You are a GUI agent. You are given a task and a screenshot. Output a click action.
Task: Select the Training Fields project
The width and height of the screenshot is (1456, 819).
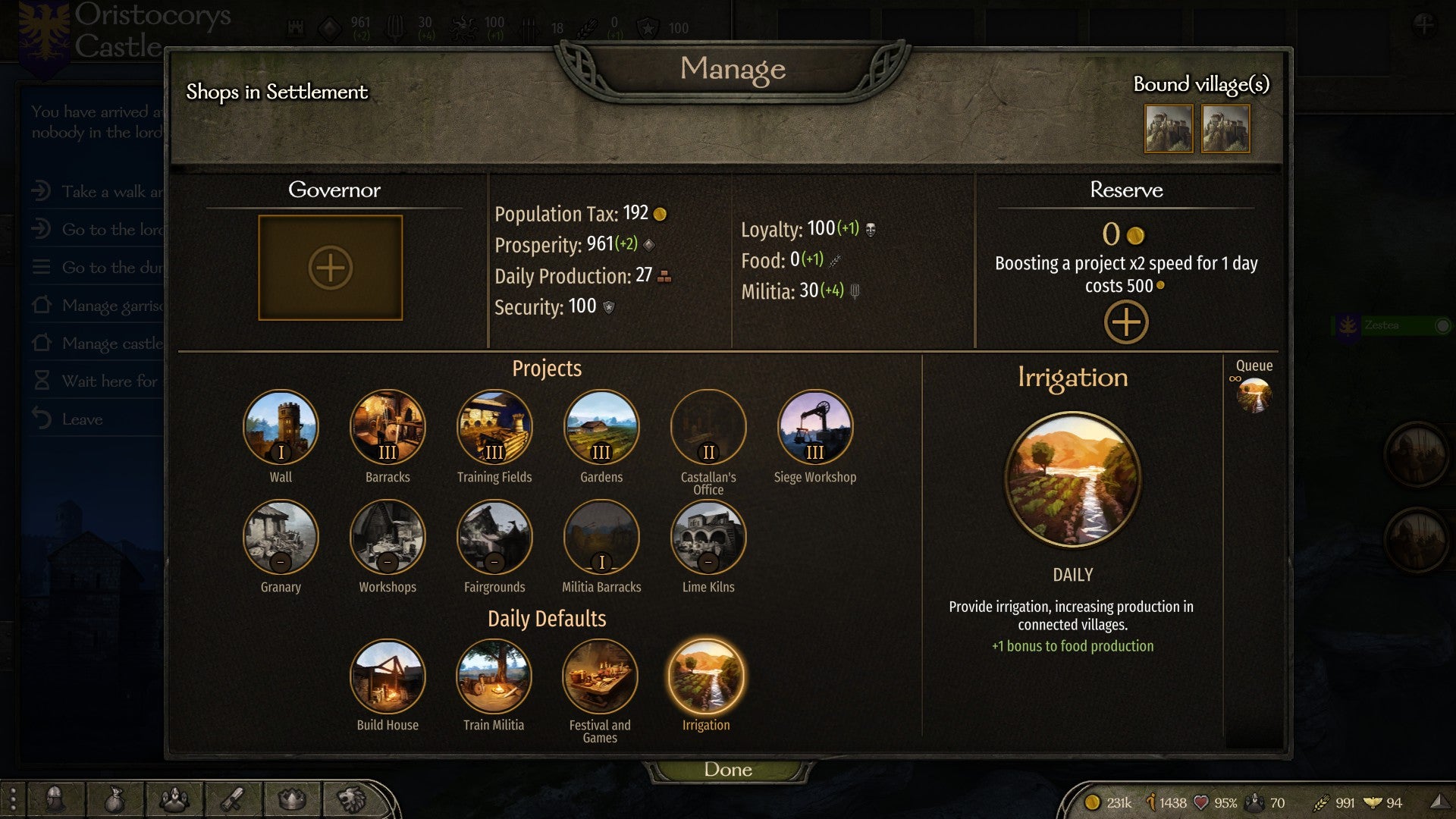tap(494, 427)
